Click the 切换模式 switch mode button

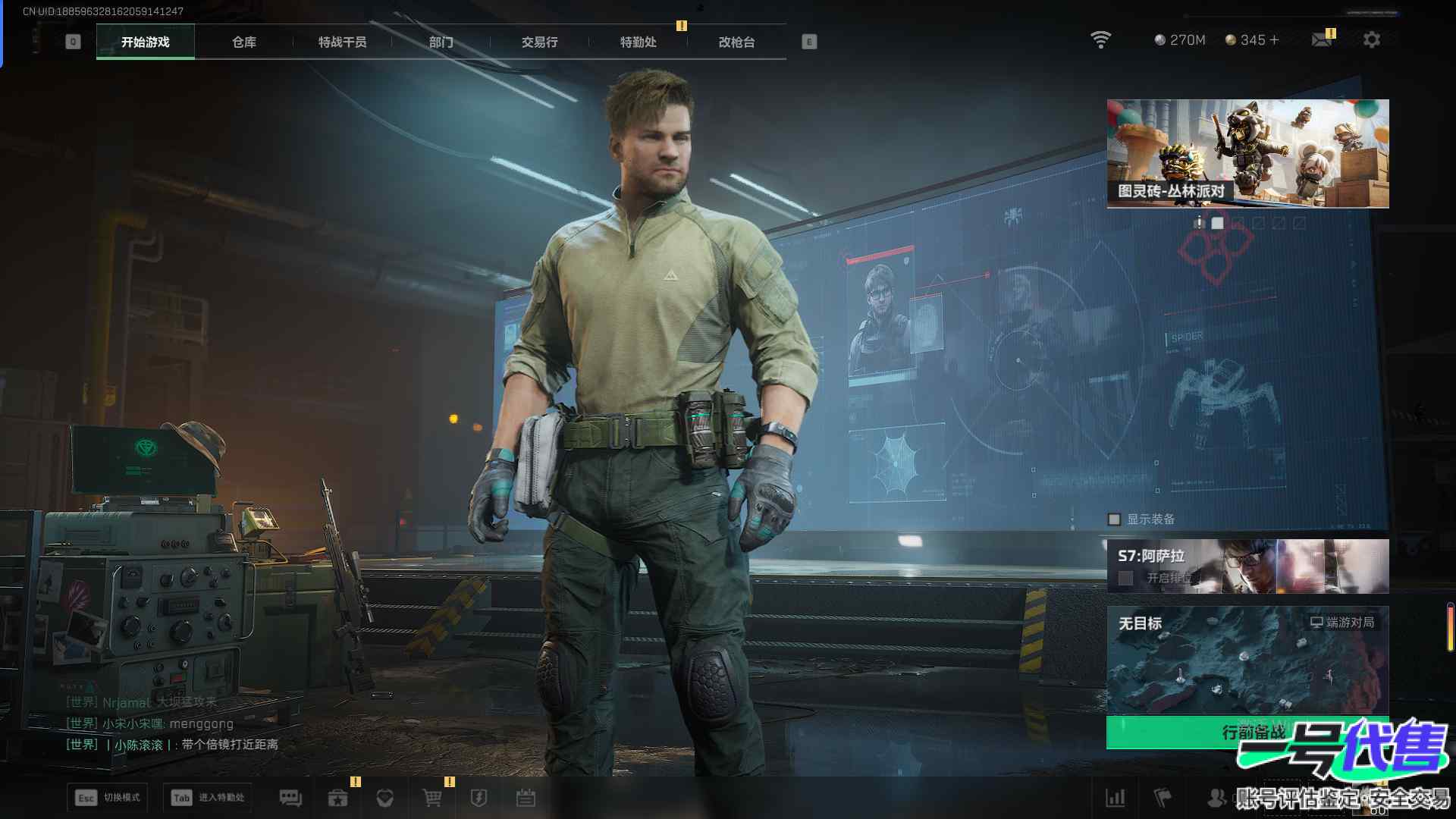(107, 798)
